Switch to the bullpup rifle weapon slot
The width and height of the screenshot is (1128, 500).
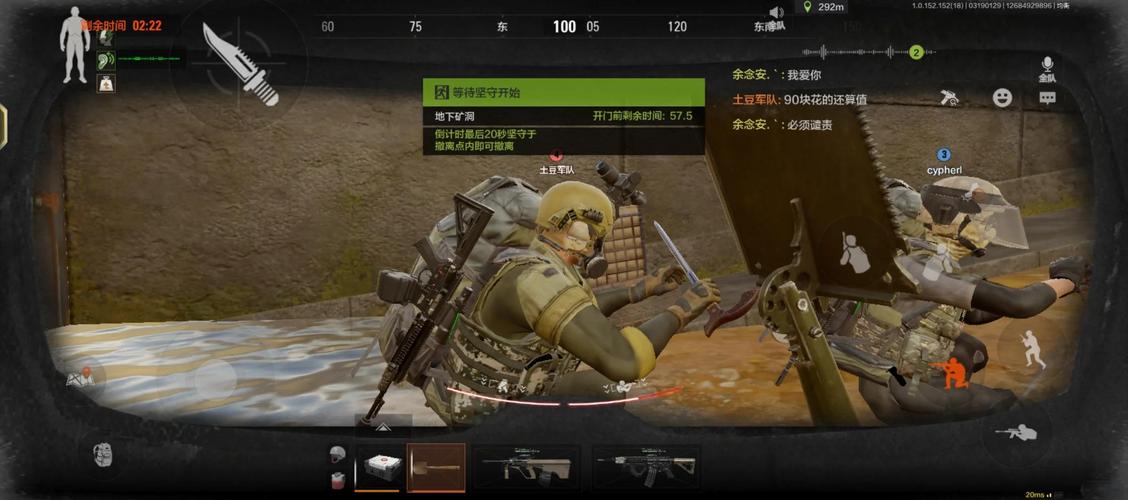pyautogui.click(x=526, y=467)
